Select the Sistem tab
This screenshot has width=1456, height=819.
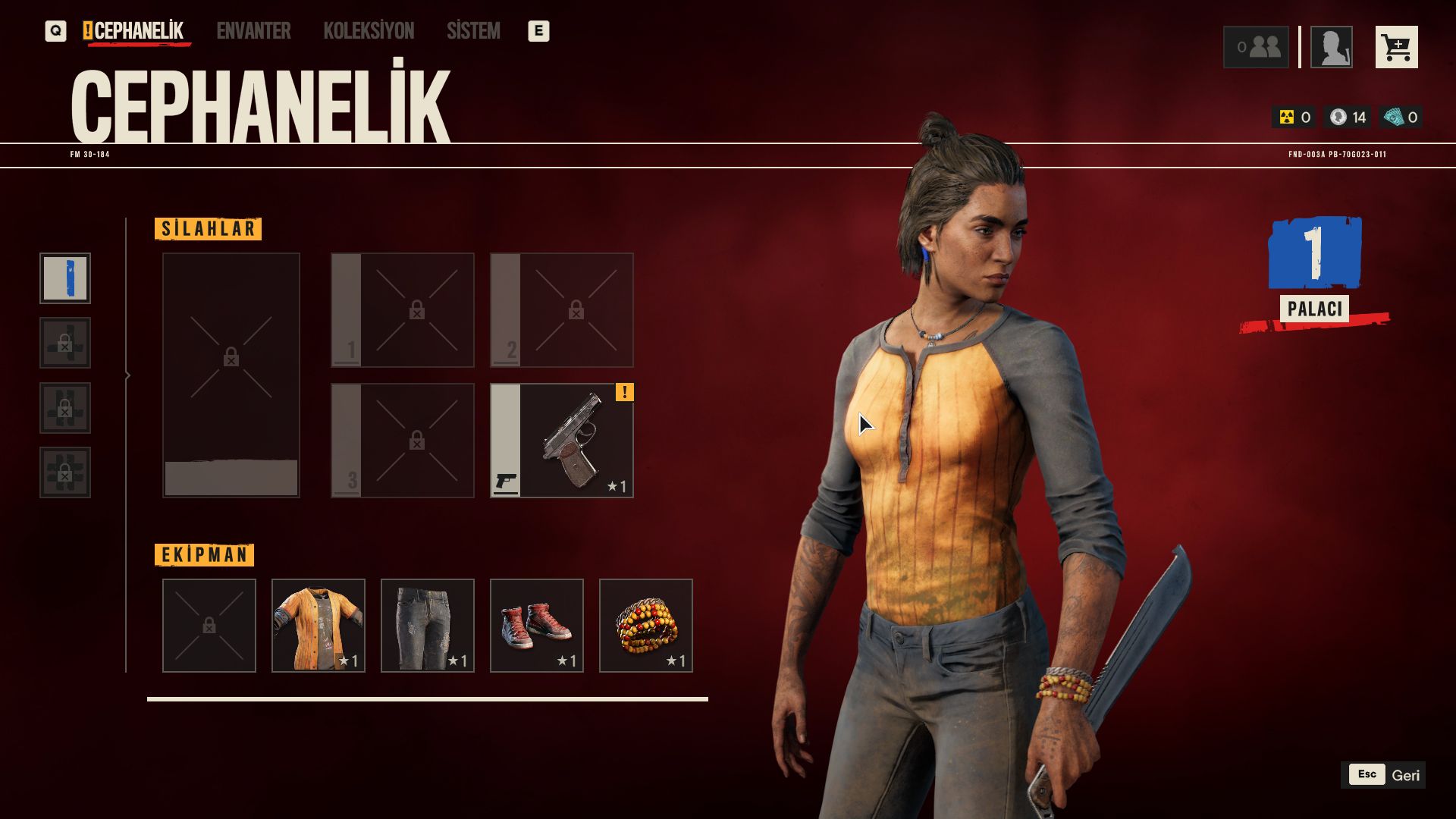coord(473,31)
